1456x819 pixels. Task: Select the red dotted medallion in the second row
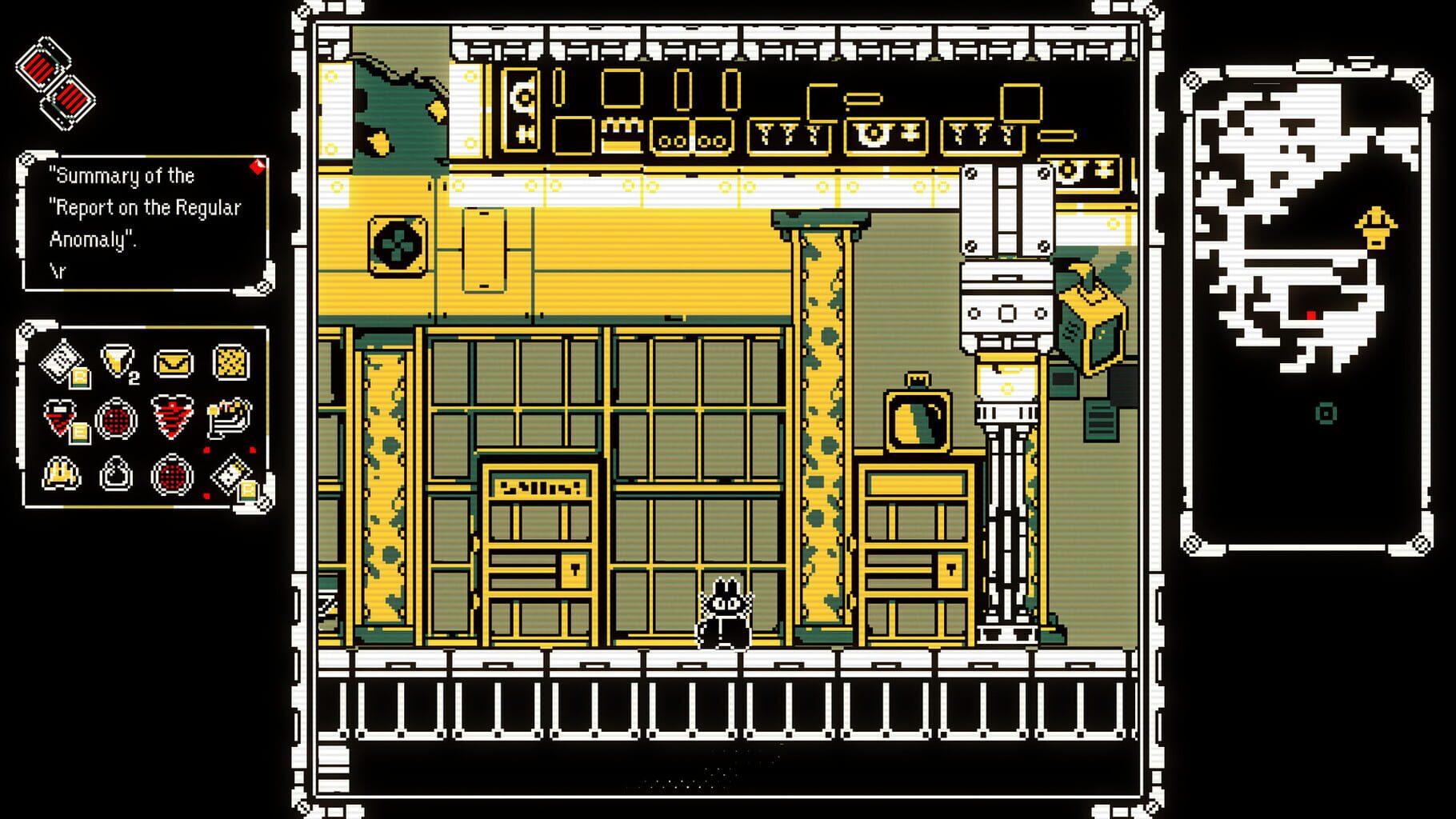click(x=118, y=418)
